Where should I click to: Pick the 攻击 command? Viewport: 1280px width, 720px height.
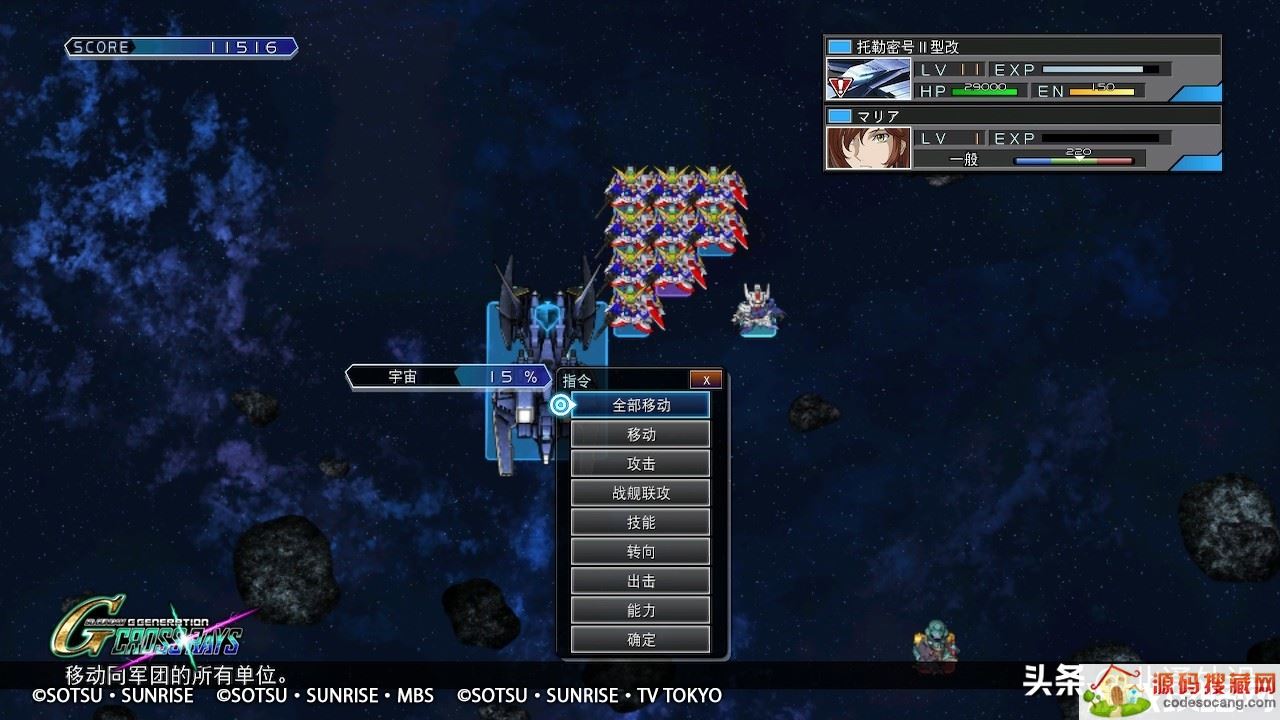(641, 463)
